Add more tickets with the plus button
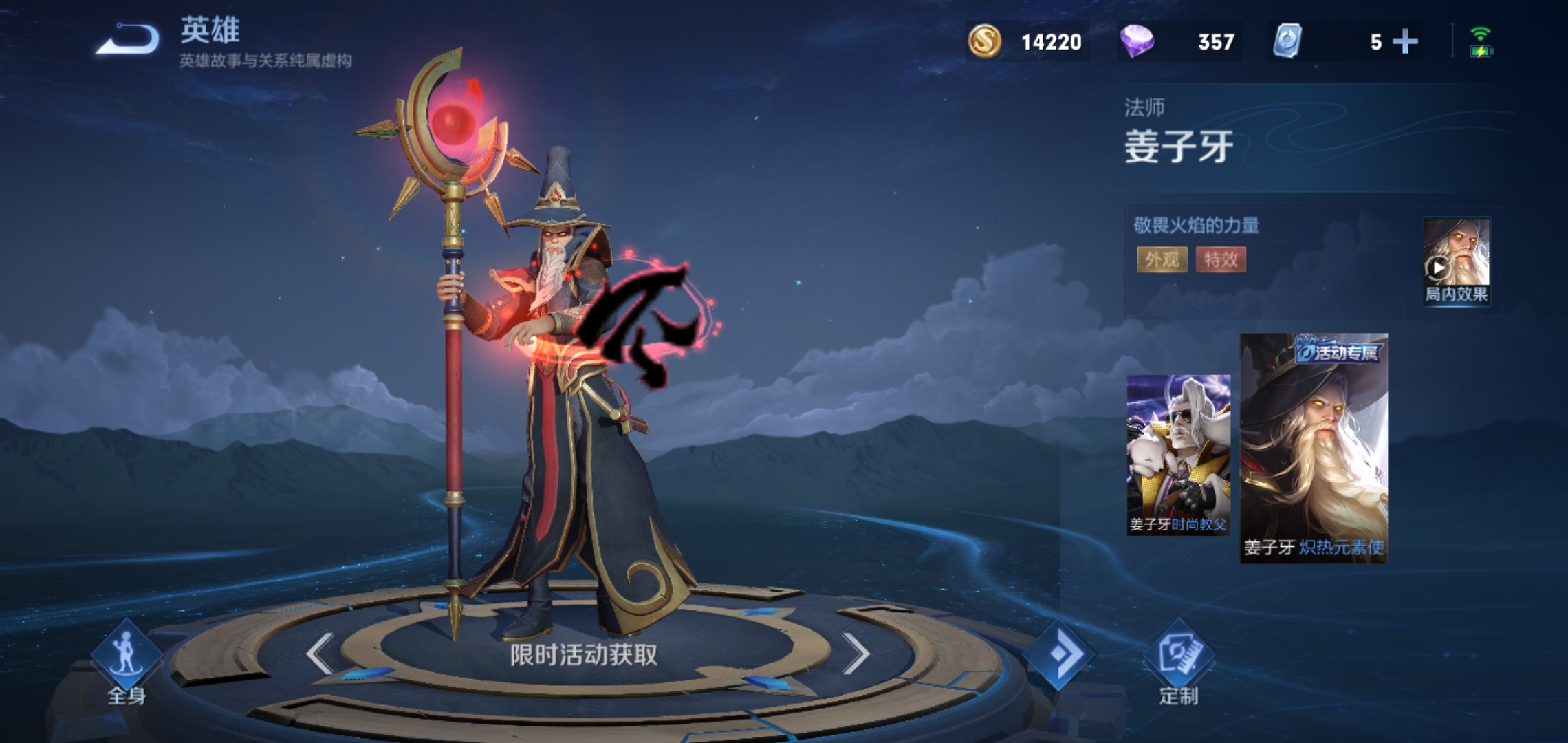1568x743 pixels. click(1404, 42)
